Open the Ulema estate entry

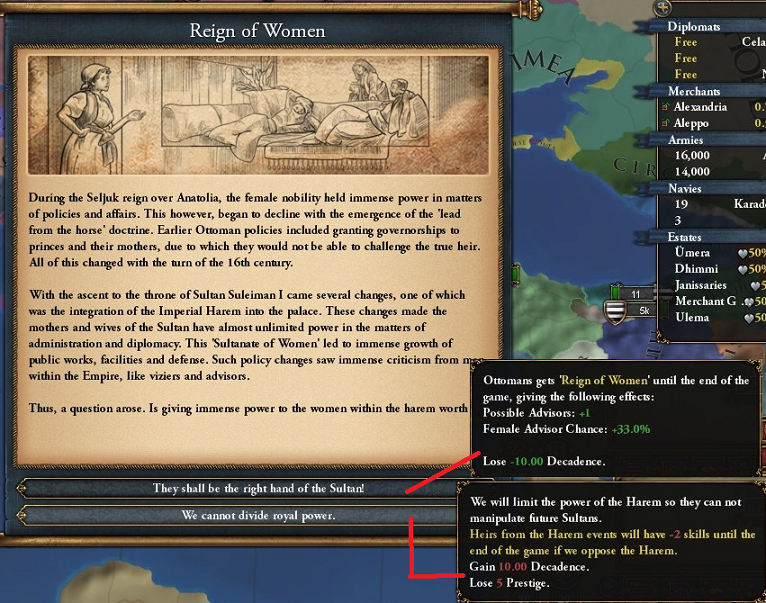(692, 317)
